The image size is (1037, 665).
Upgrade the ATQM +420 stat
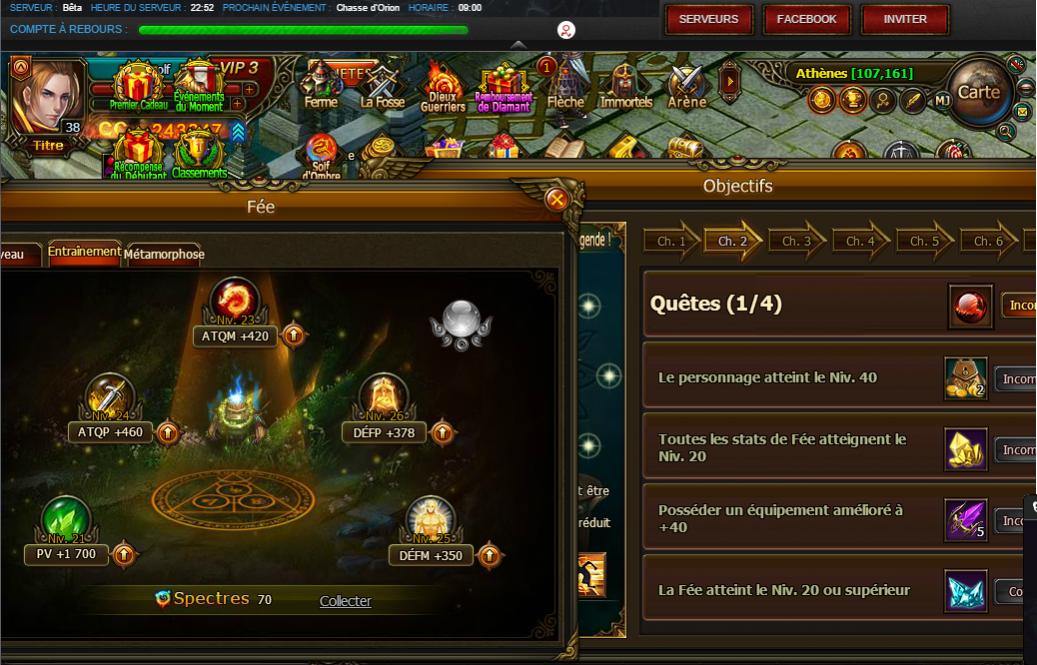coord(293,336)
